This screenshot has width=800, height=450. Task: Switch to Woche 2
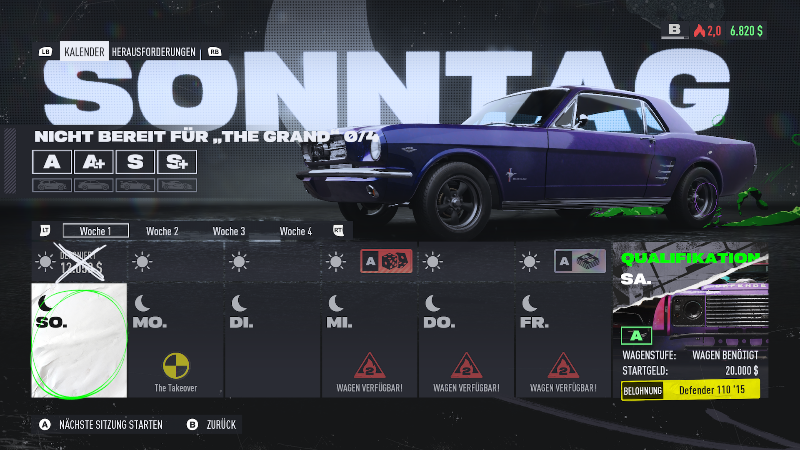(x=162, y=231)
